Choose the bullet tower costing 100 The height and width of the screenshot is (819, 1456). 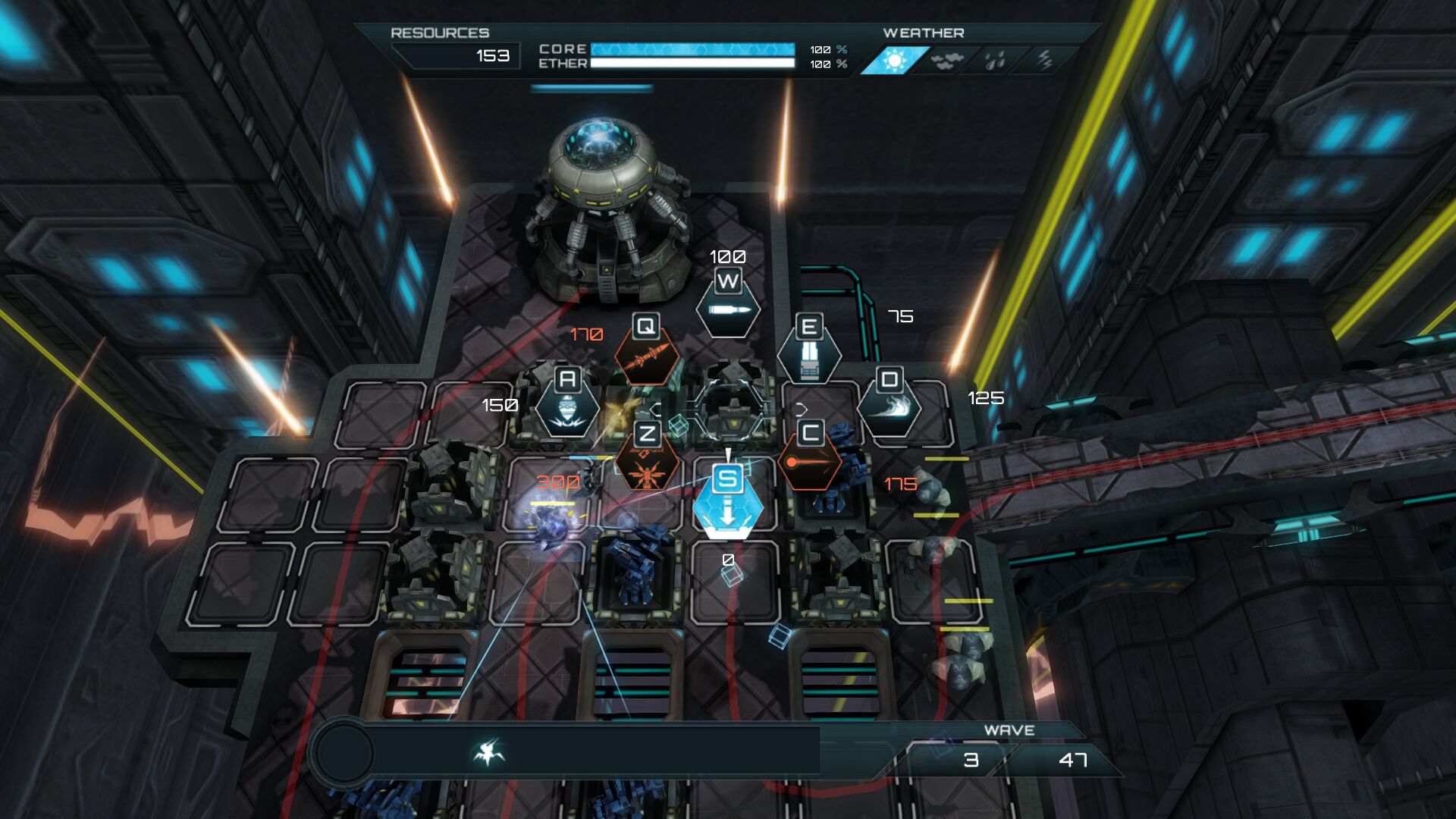[x=728, y=308]
